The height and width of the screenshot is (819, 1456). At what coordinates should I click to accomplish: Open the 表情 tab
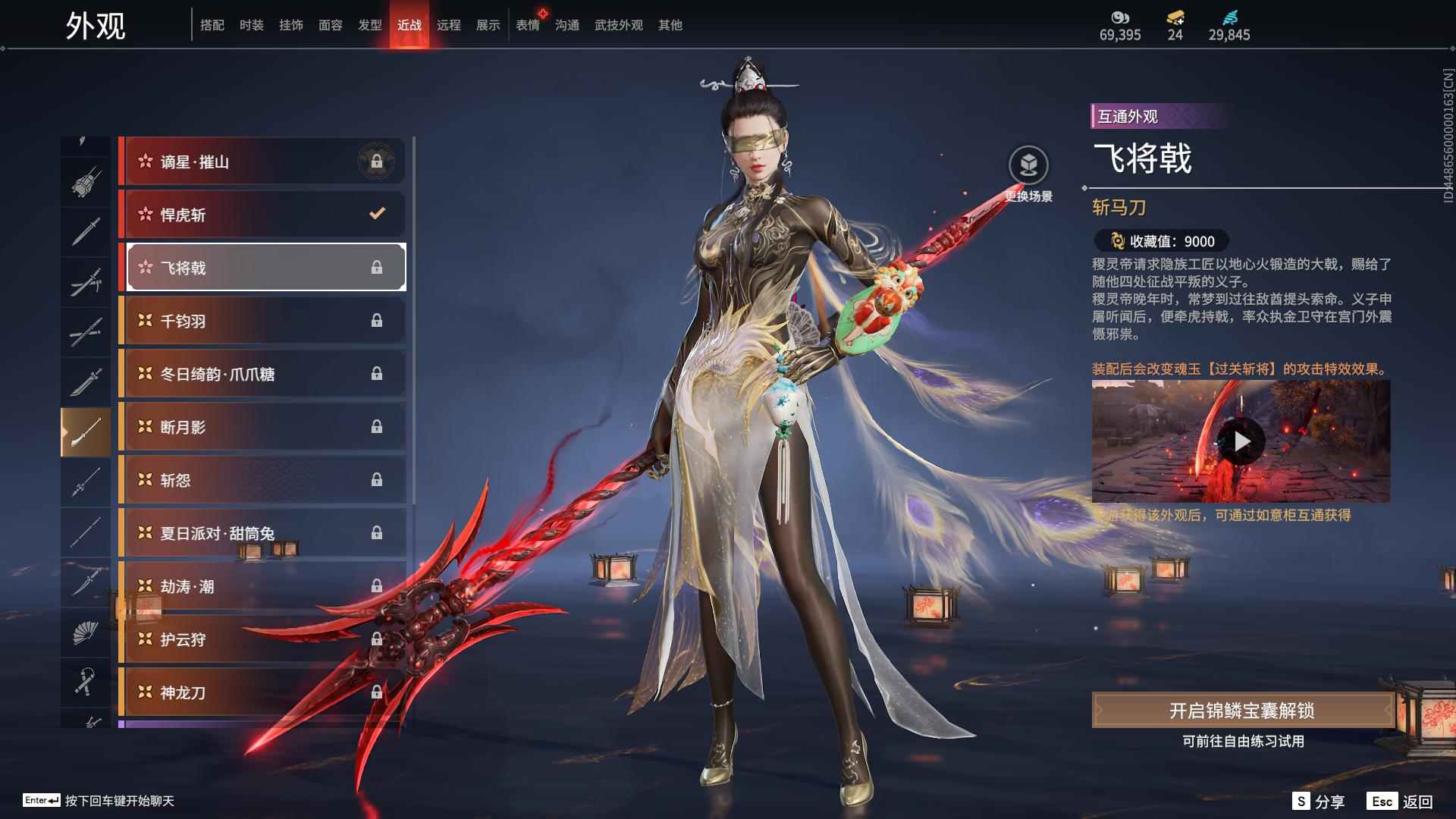click(x=527, y=25)
